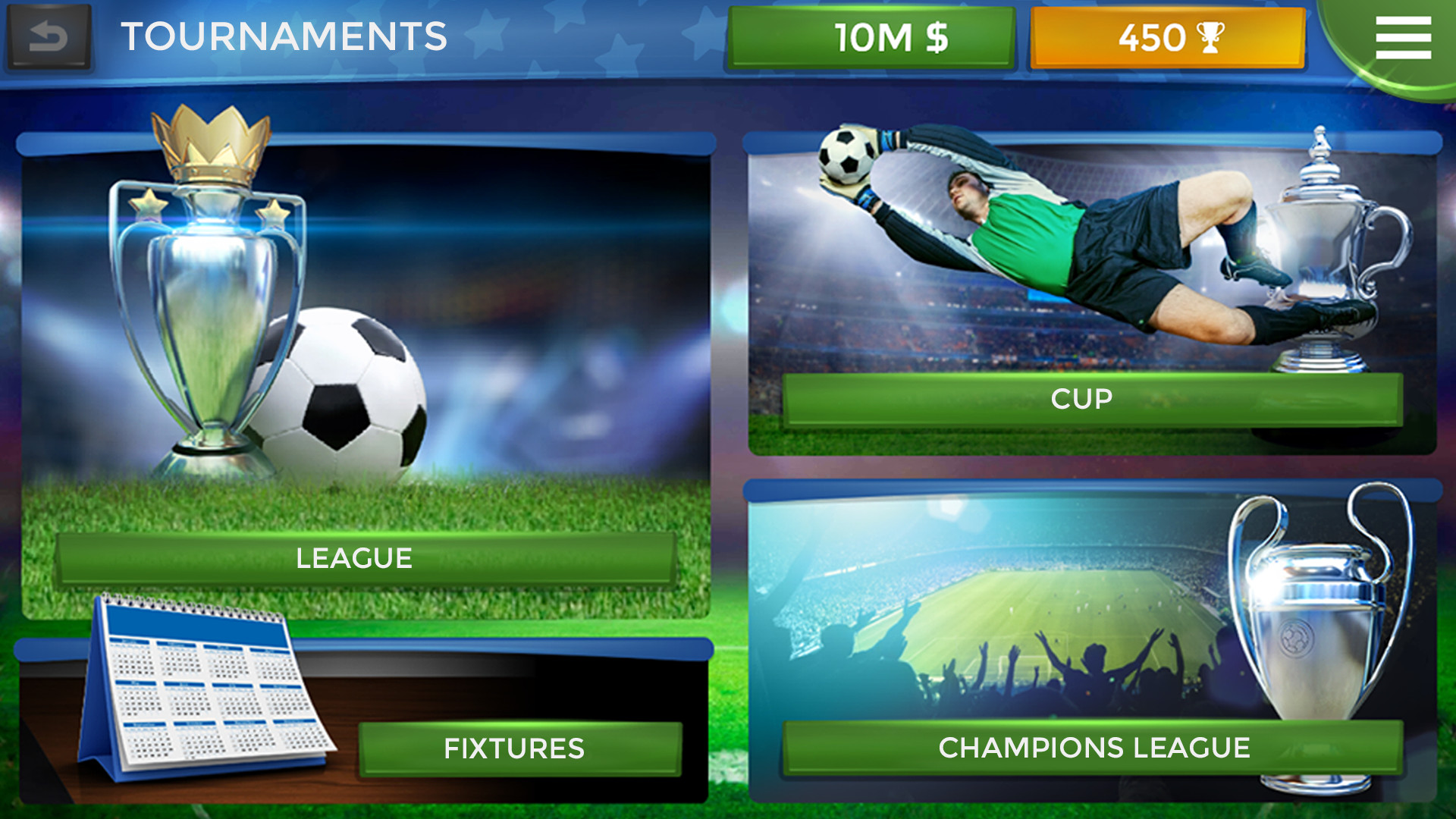Click the back arrow icon
This screenshot has width=1456, height=819.
(x=48, y=35)
